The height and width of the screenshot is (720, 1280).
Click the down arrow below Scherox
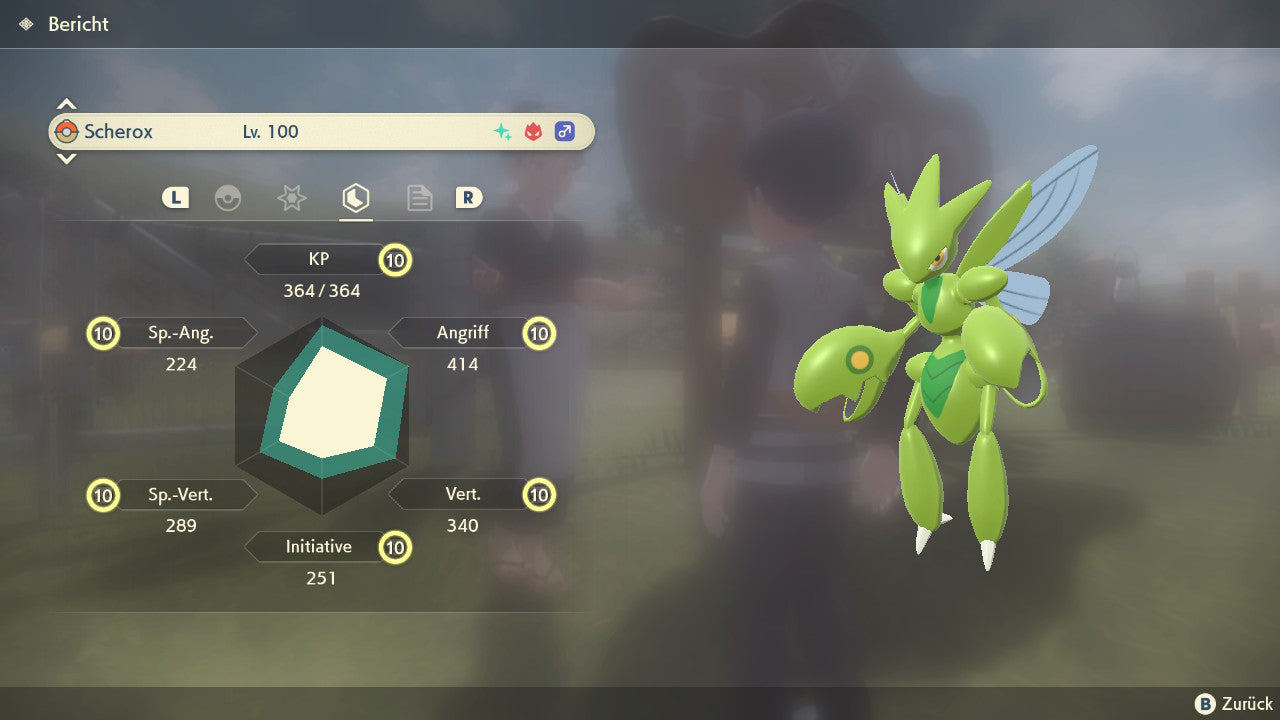tap(66, 158)
